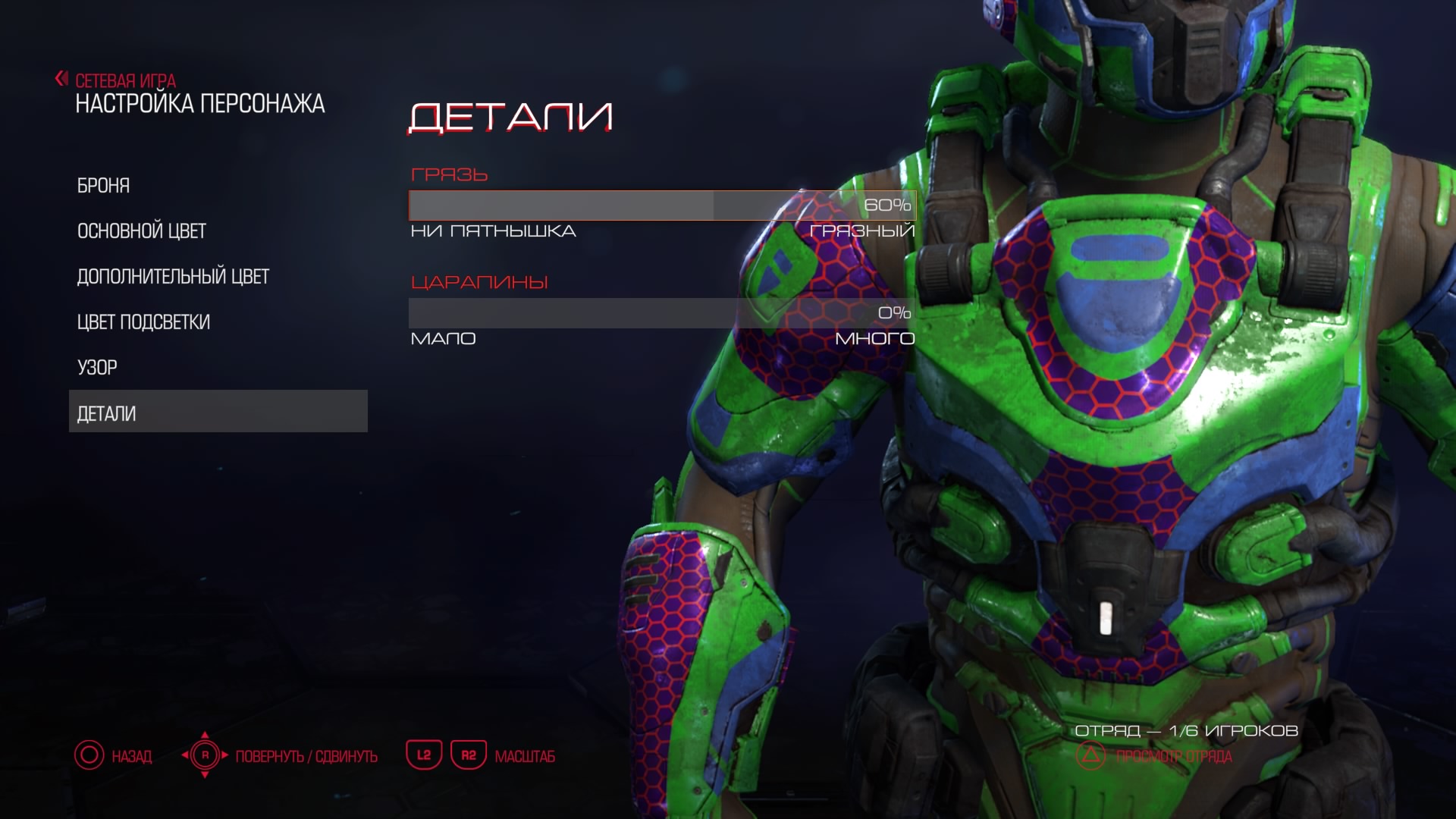Select the Узор pattern entry
Screen dimensions: 1456x819
click(x=97, y=368)
